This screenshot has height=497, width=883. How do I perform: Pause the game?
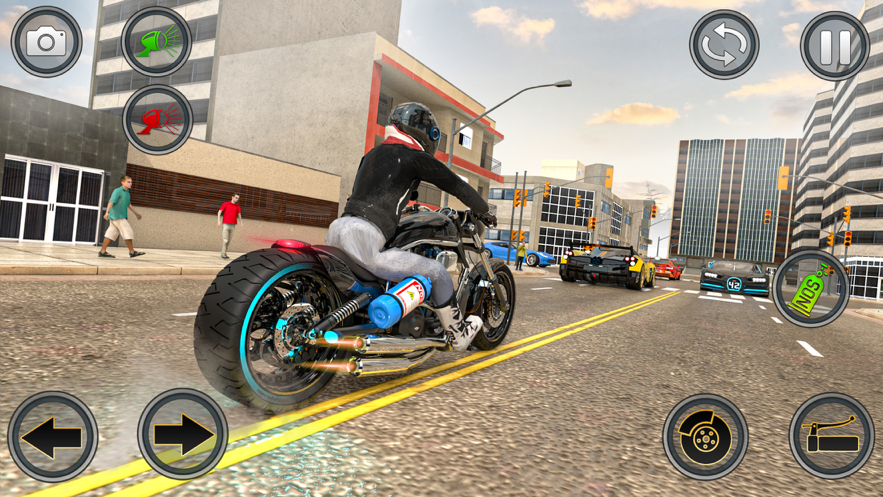point(835,45)
